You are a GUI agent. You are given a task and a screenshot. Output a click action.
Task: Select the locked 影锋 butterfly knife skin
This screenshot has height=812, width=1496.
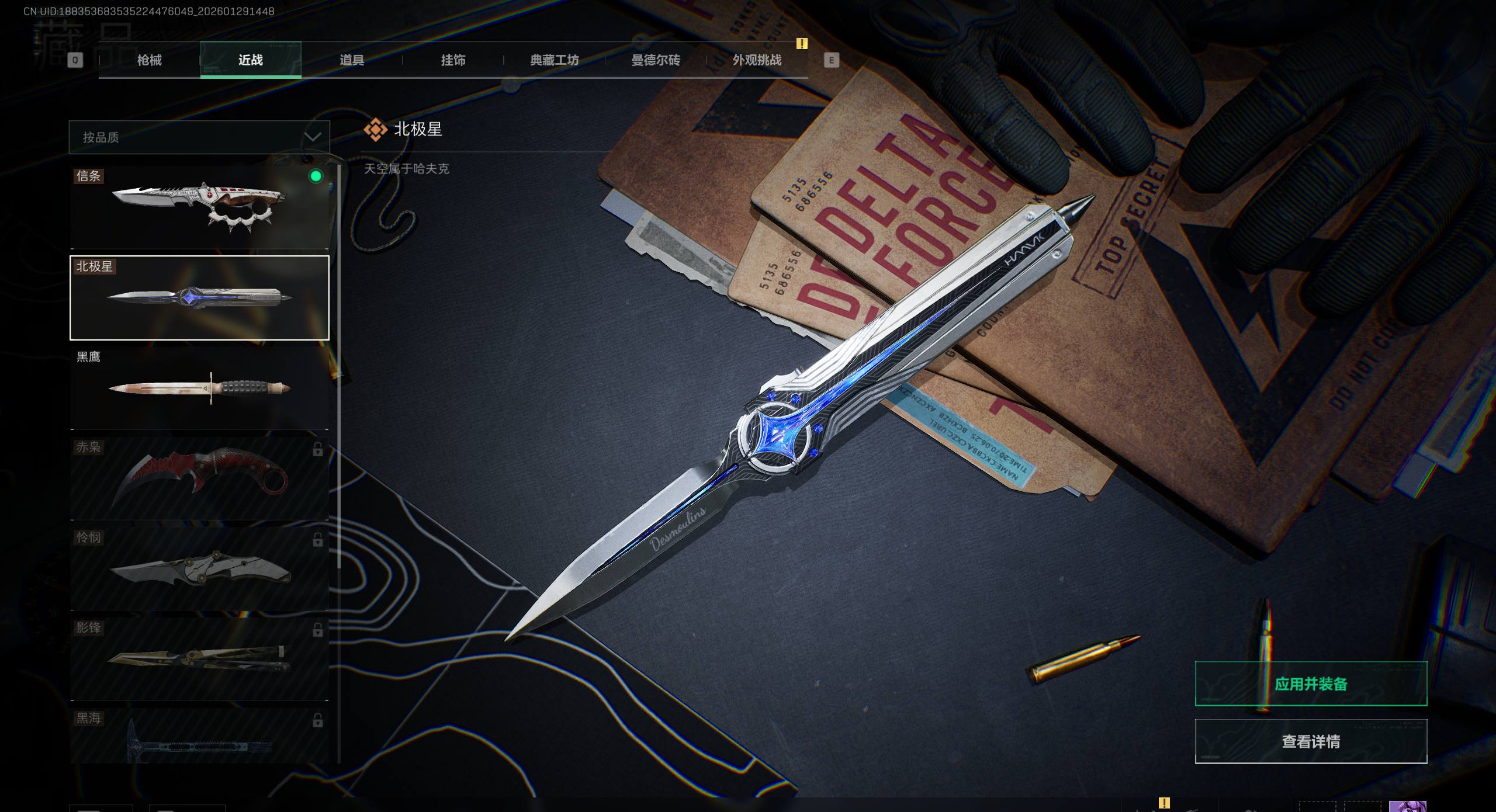pyautogui.click(x=199, y=659)
